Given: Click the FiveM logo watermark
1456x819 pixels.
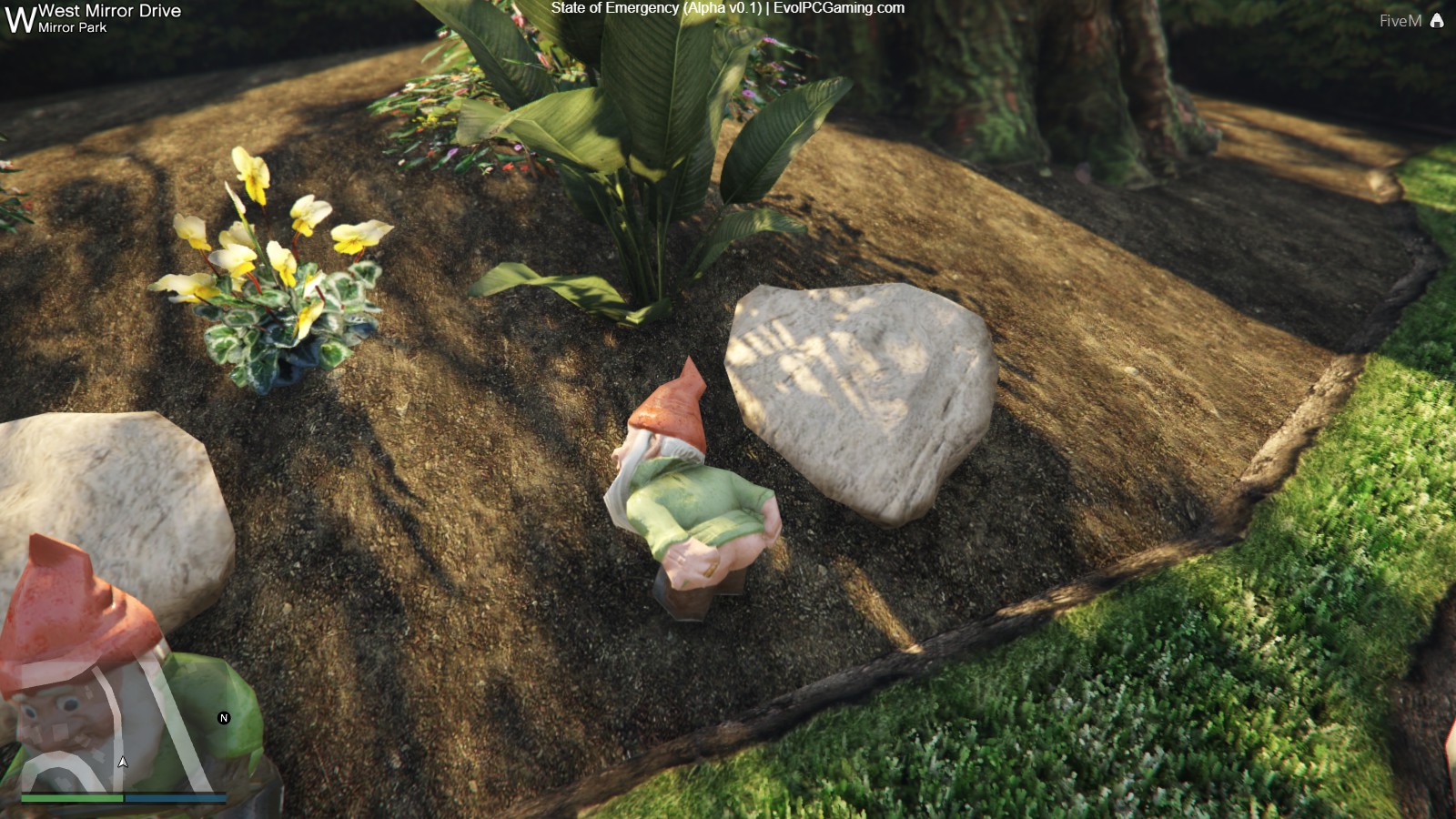Looking at the screenshot, I should (1410, 21).
